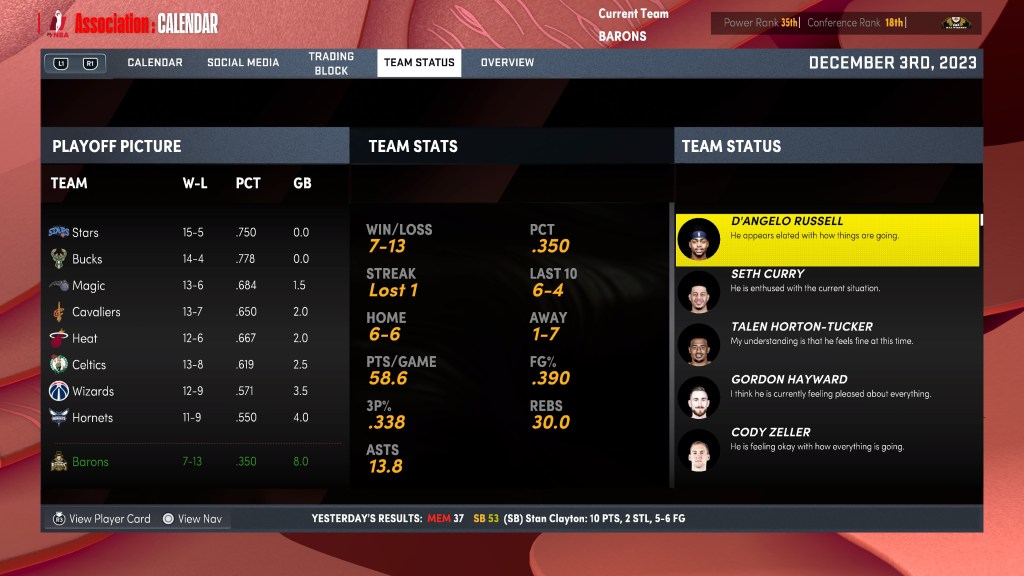Select the Cavaliers standings row
Screen dimensions: 1024x576
190,312
